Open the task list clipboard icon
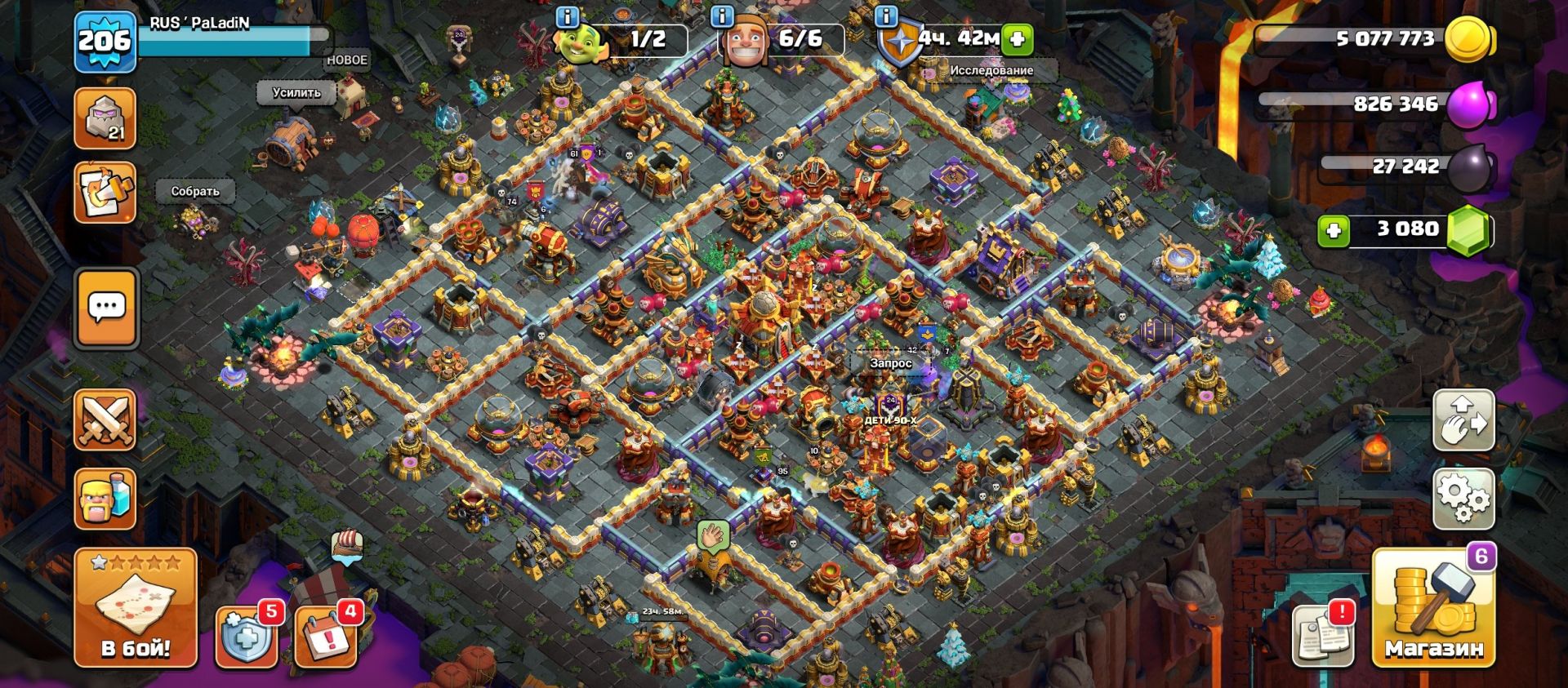The width and height of the screenshot is (1568, 688). pos(106,192)
